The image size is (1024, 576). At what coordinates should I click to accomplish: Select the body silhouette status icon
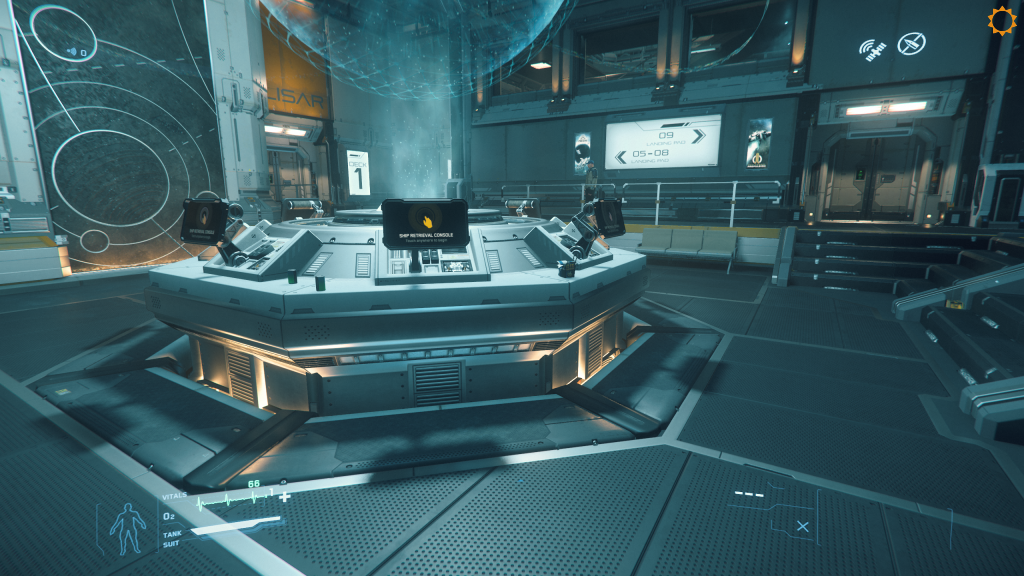(125, 527)
